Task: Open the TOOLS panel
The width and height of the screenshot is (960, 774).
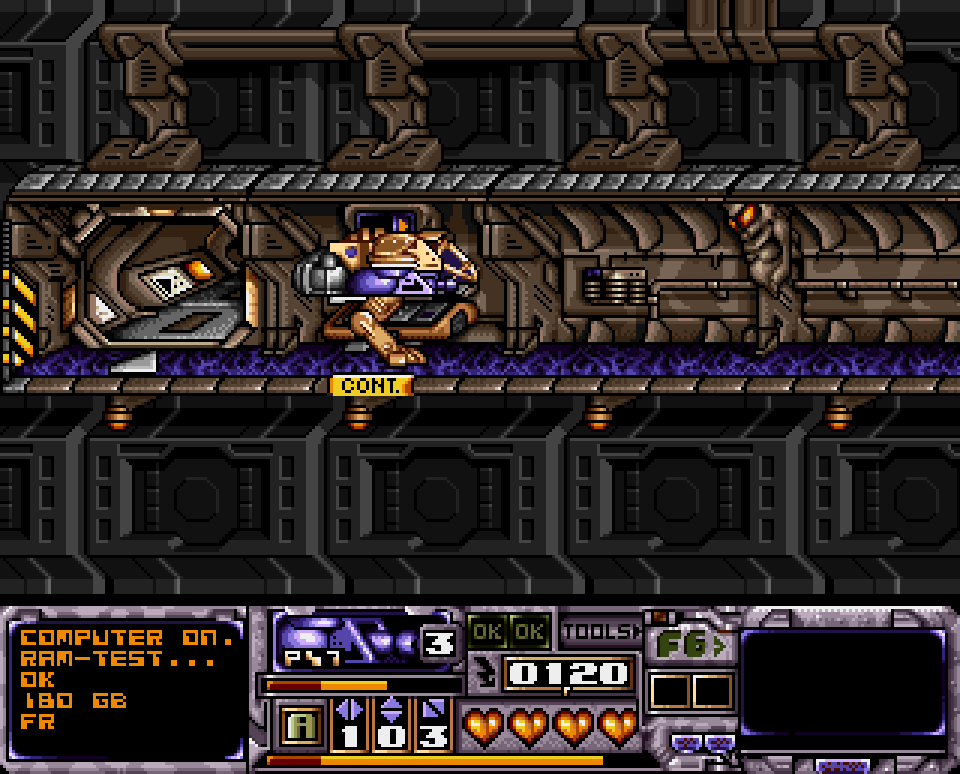Action: pyautogui.click(x=600, y=632)
